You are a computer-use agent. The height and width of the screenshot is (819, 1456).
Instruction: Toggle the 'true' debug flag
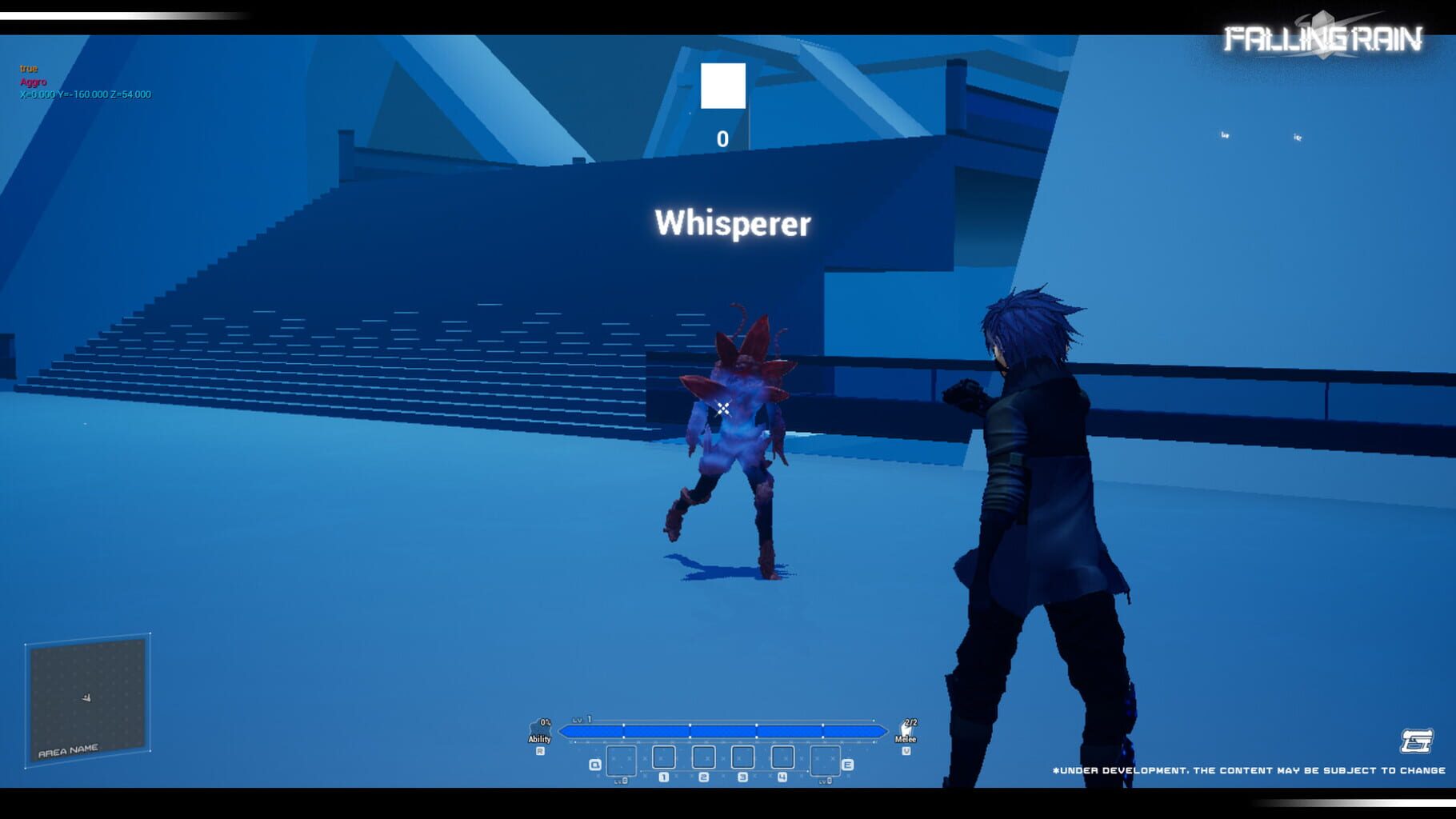[x=29, y=68]
